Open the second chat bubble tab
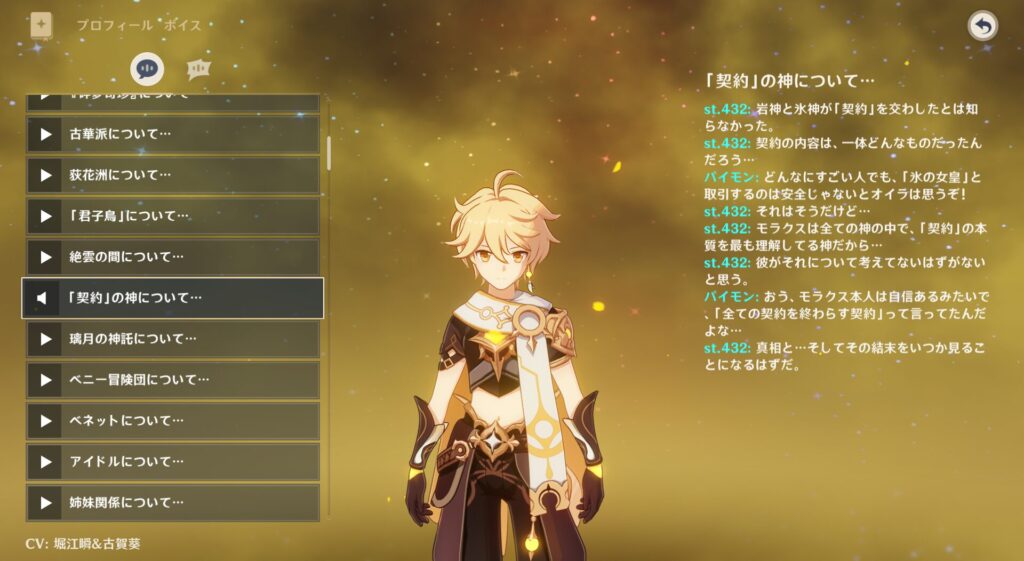The height and width of the screenshot is (561, 1024). click(x=197, y=69)
